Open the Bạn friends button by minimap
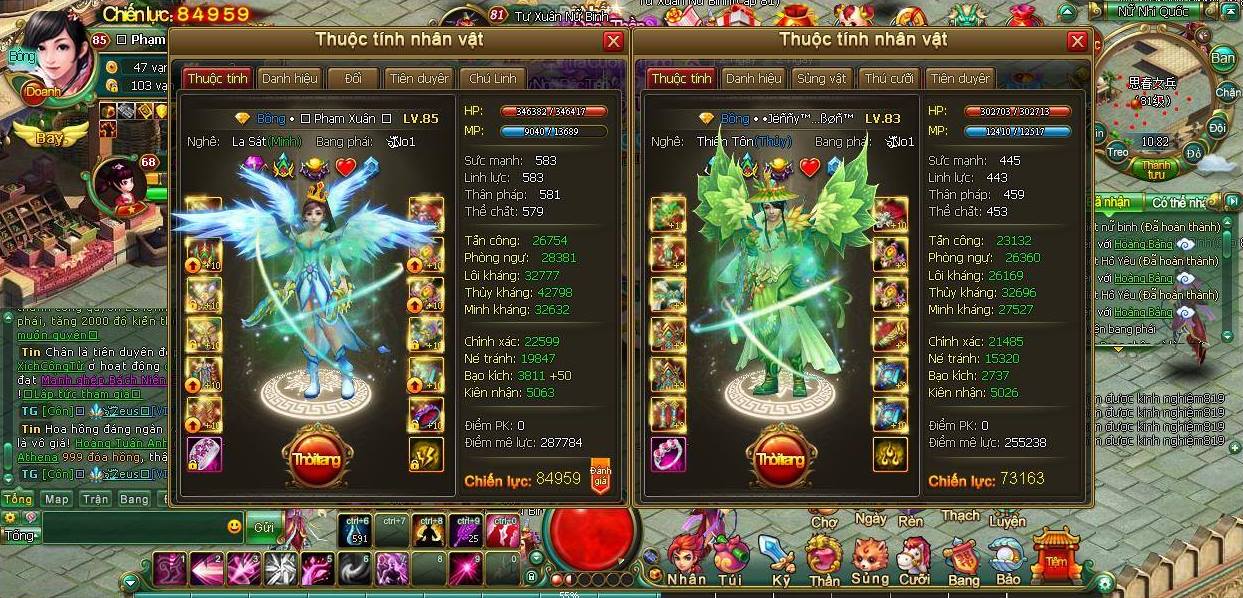The width and height of the screenshot is (1243, 598). (x=1222, y=58)
